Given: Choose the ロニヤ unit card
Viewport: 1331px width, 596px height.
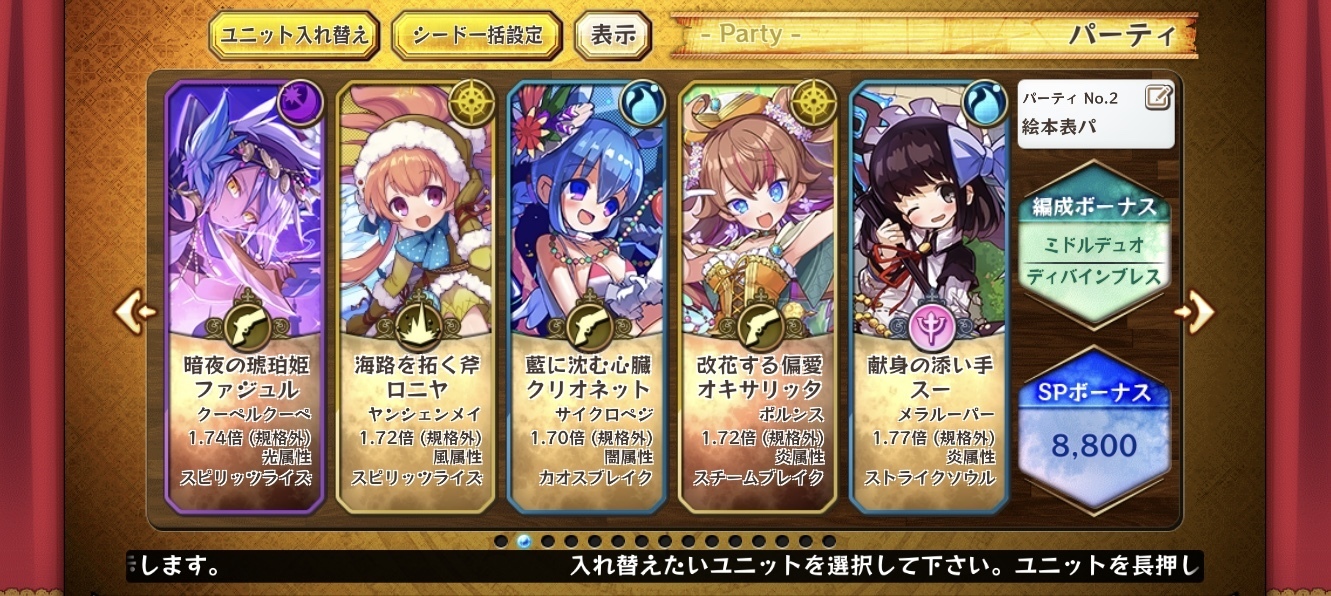Looking at the screenshot, I should click(417, 296).
